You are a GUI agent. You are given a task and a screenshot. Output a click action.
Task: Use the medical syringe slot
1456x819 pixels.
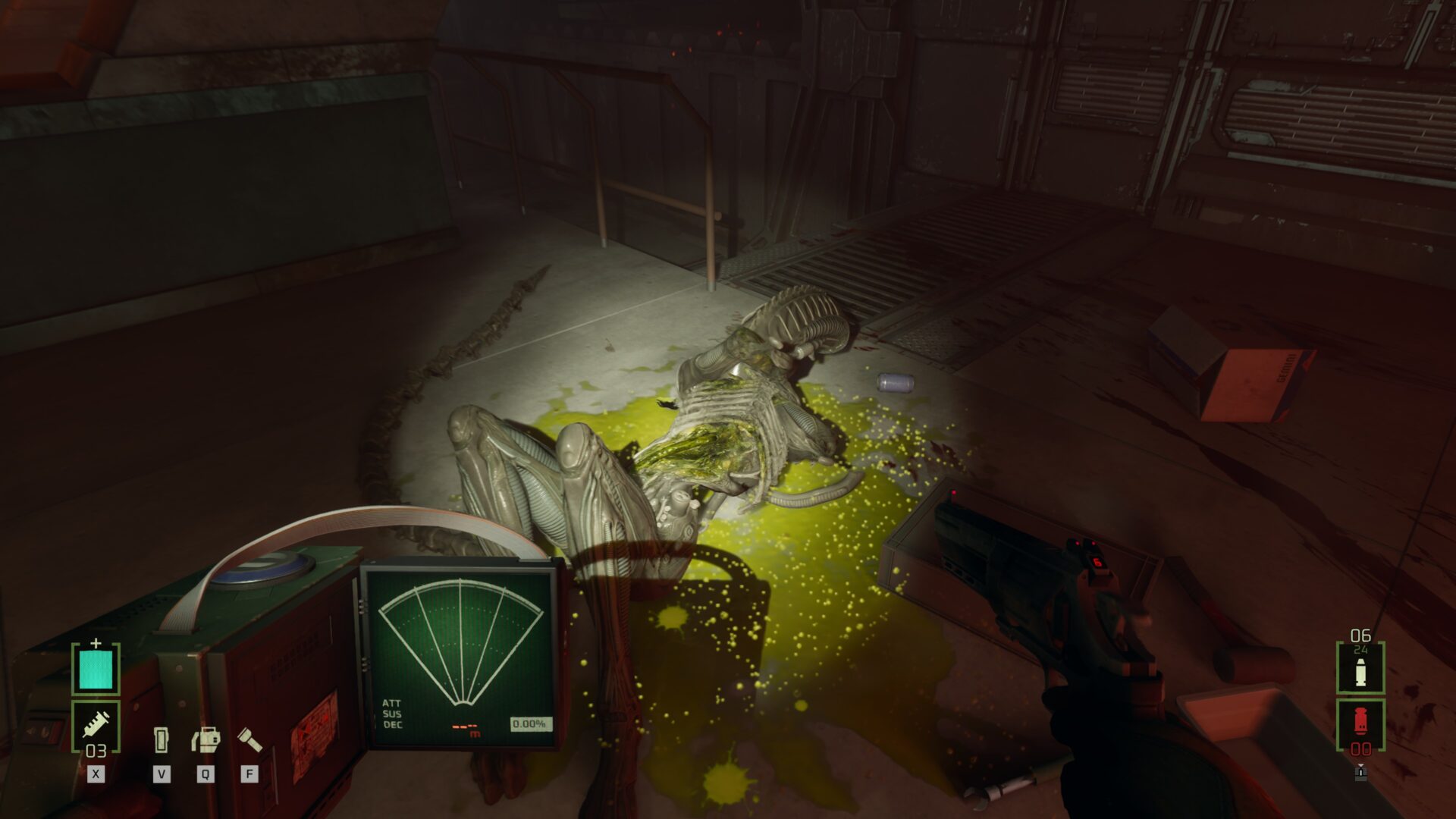(x=96, y=726)
